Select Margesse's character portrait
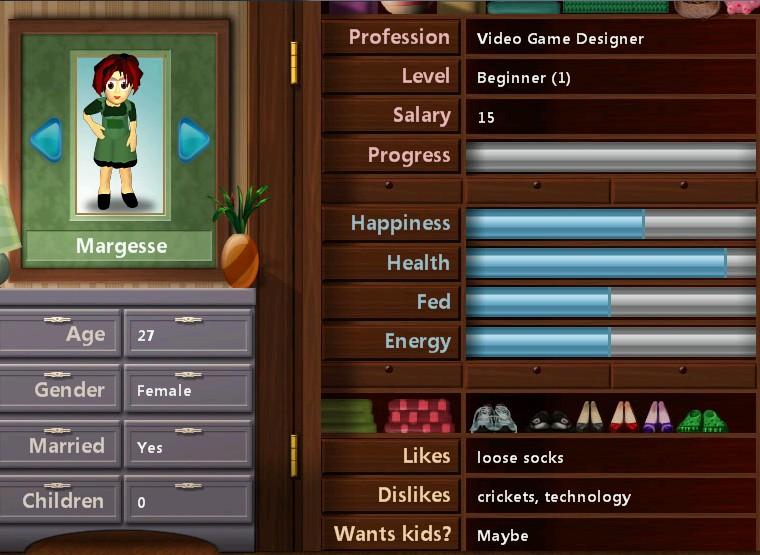 point(120,134)
